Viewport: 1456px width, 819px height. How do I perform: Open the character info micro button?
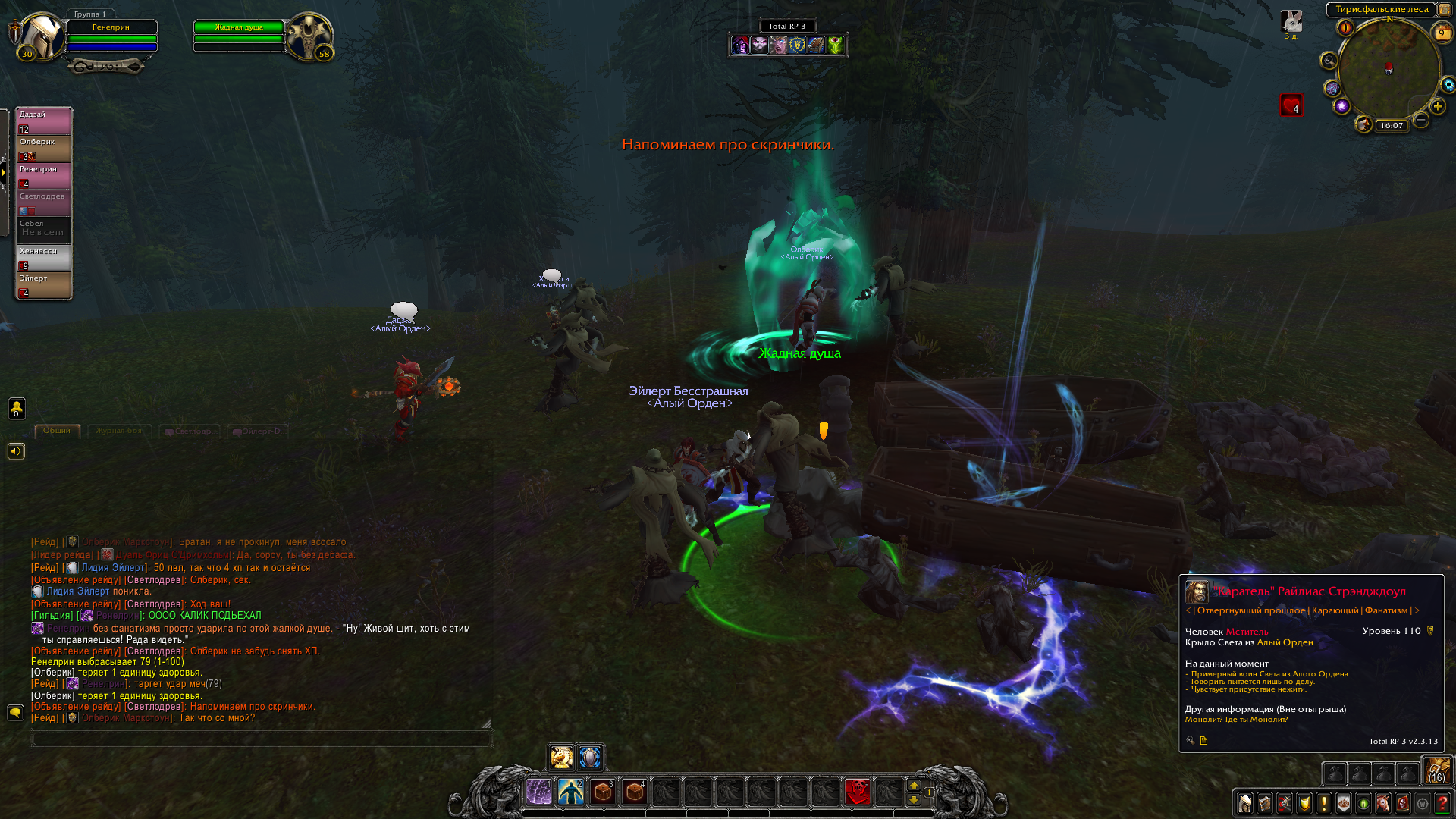[x=1245, y=803]
